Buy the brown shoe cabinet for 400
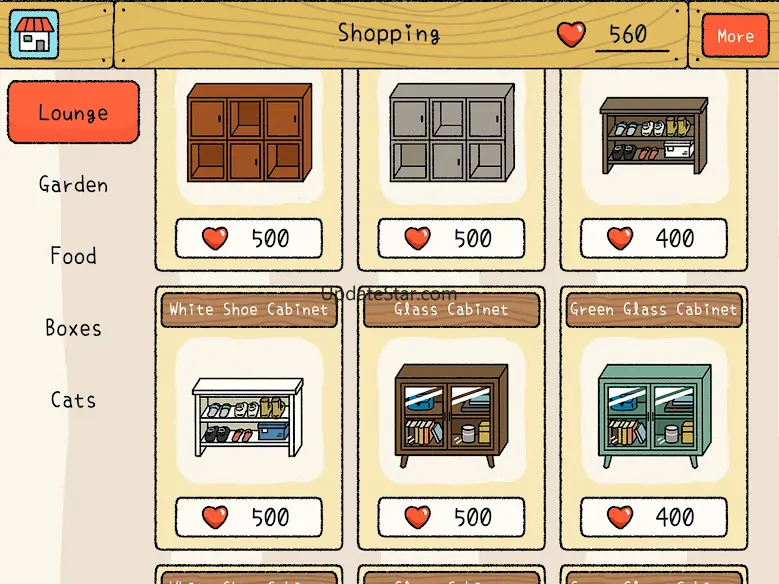 [653, 238]
